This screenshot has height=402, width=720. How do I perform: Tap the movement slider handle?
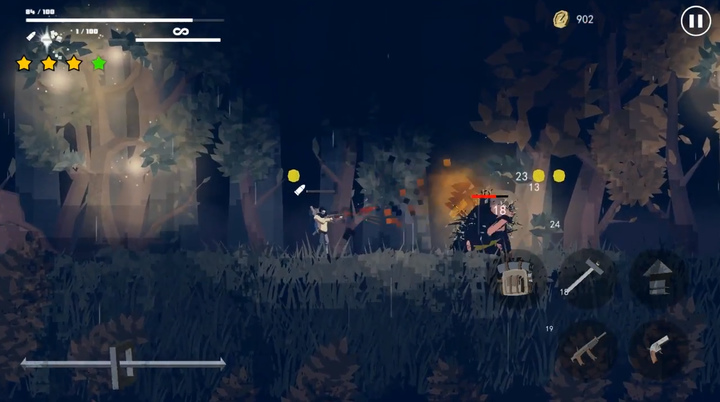(x=123, y=363)
